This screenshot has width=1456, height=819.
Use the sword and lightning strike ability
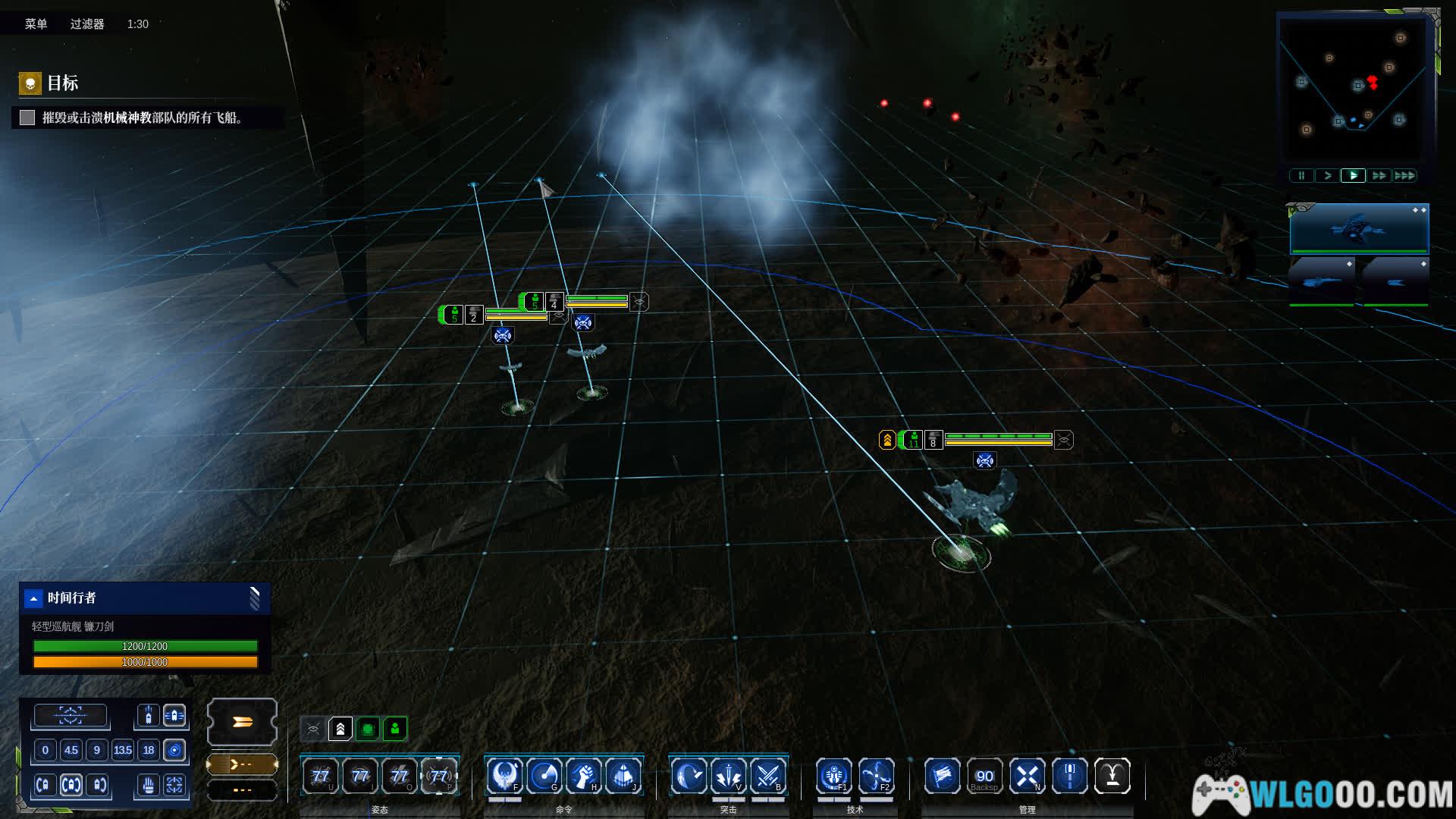coord(728,776)
